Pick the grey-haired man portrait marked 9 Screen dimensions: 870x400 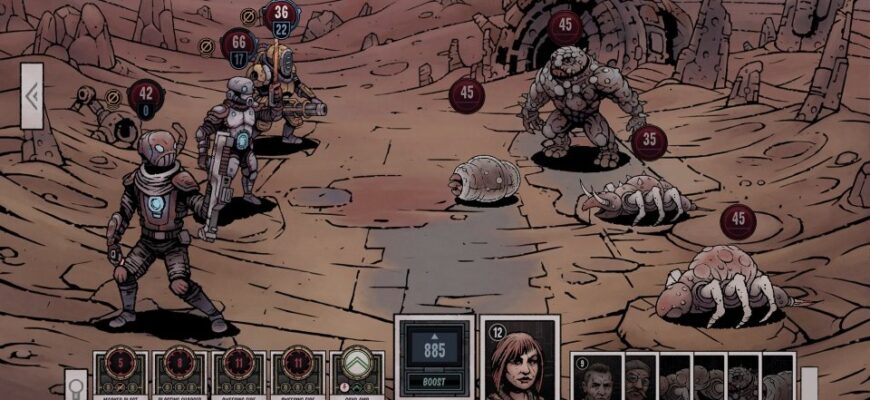597,380
